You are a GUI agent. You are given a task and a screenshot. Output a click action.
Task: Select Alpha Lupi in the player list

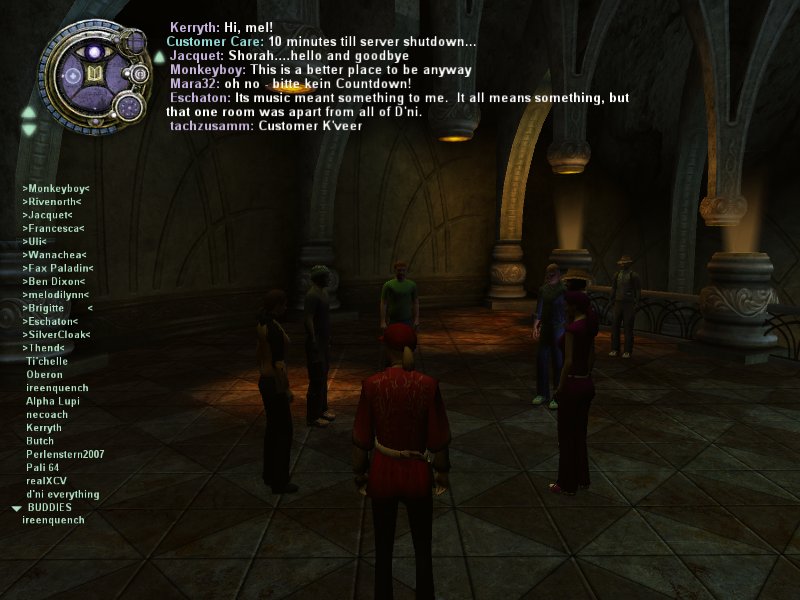[53, 401]
